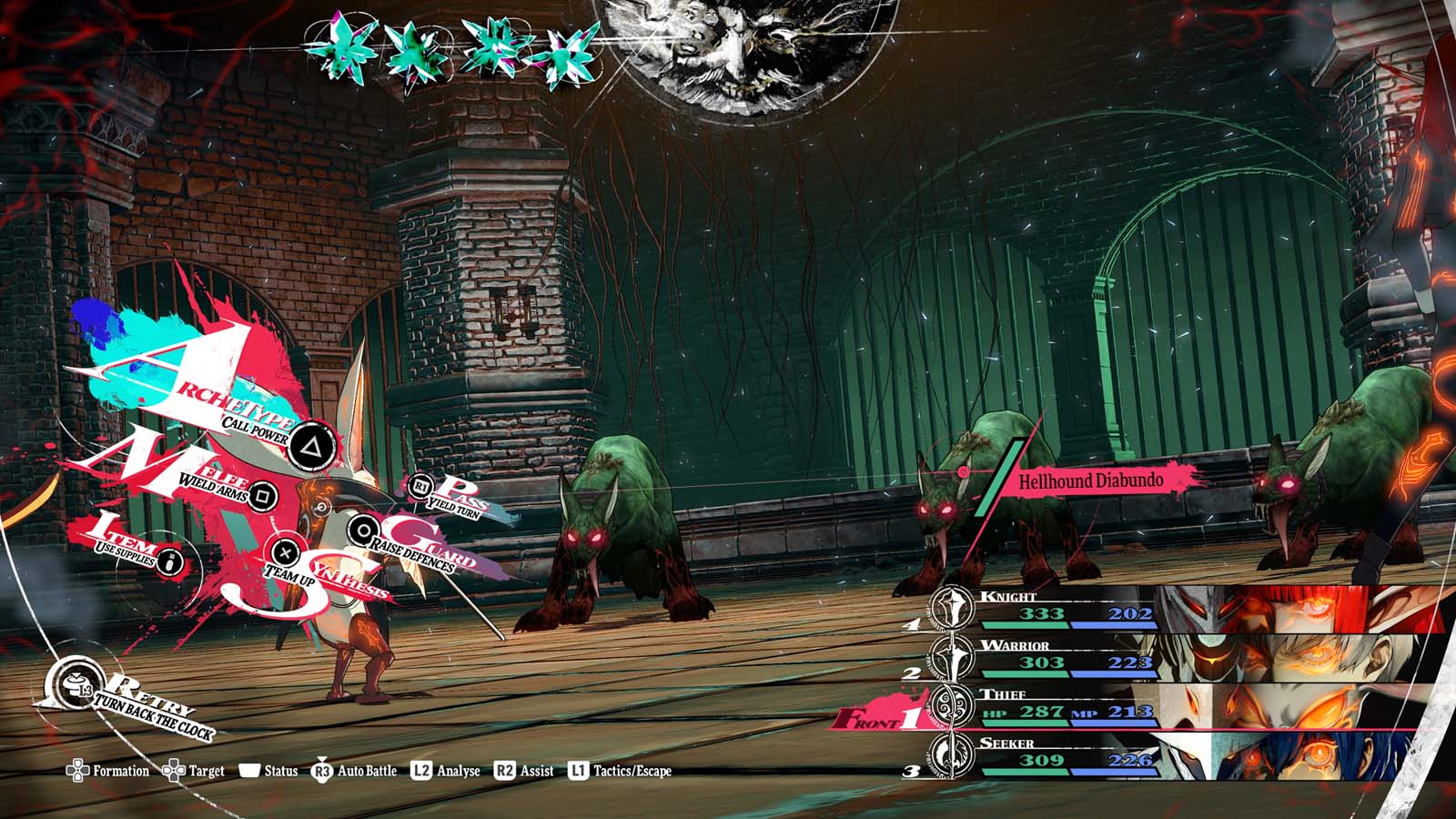The height and width of the screenshot is (819, 1456).
Task: Open the Status screen option
Action: click(x=268, y=771)
